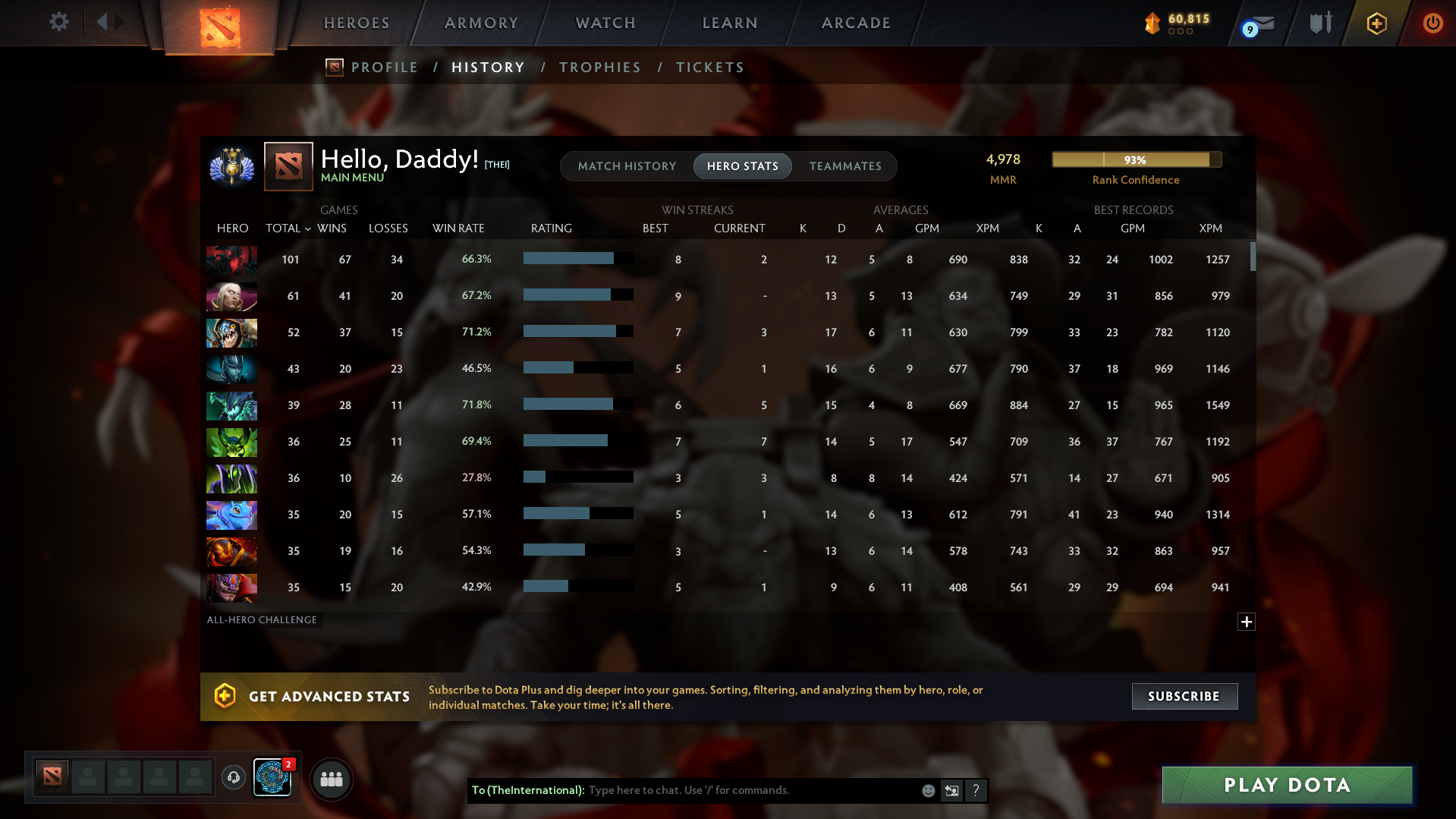Click the 93% Rank Confidence bar
This screenshot has height=819, width=1456.
(1136, 159)
